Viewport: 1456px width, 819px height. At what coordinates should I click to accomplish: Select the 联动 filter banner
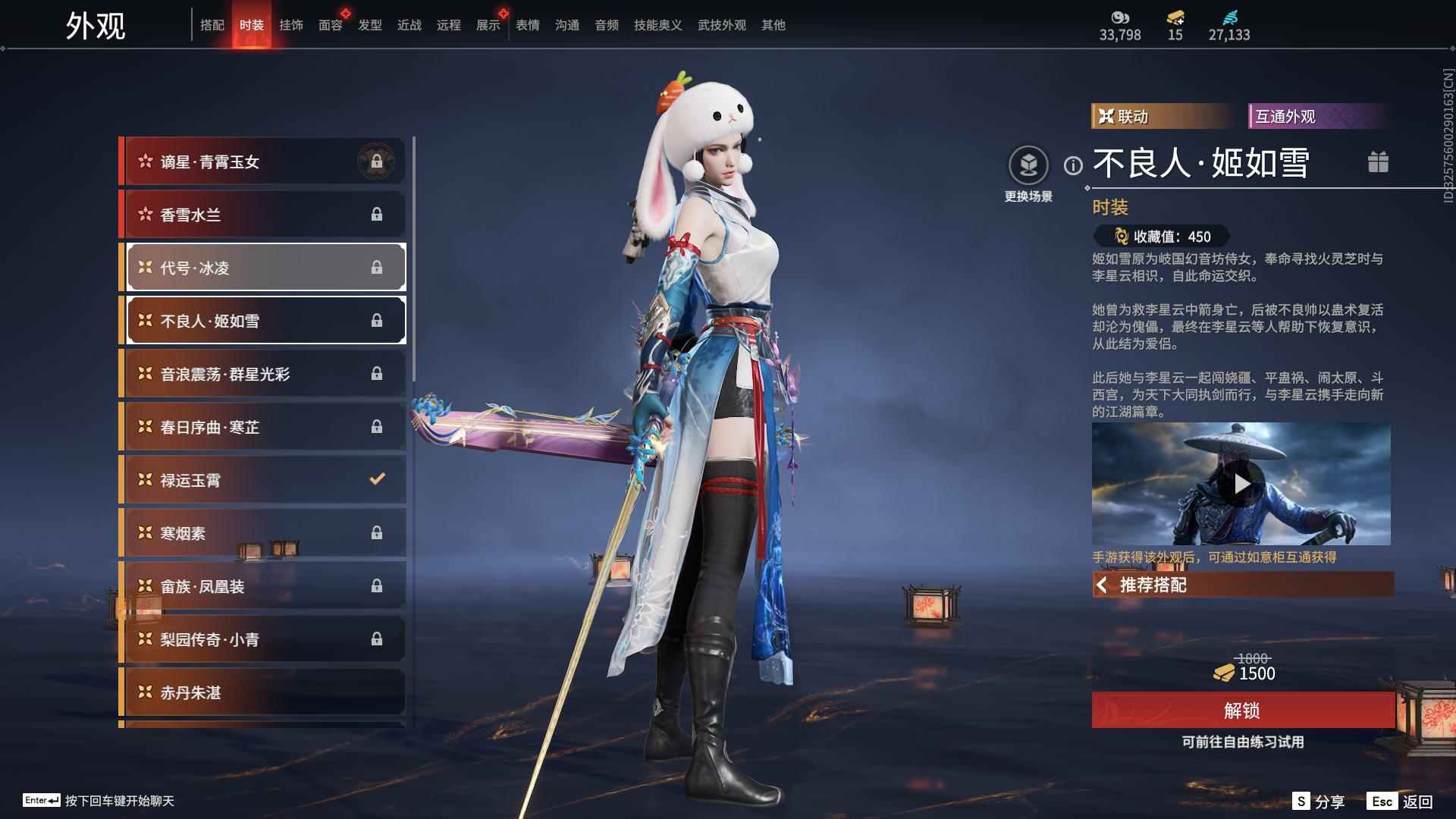1160,117
